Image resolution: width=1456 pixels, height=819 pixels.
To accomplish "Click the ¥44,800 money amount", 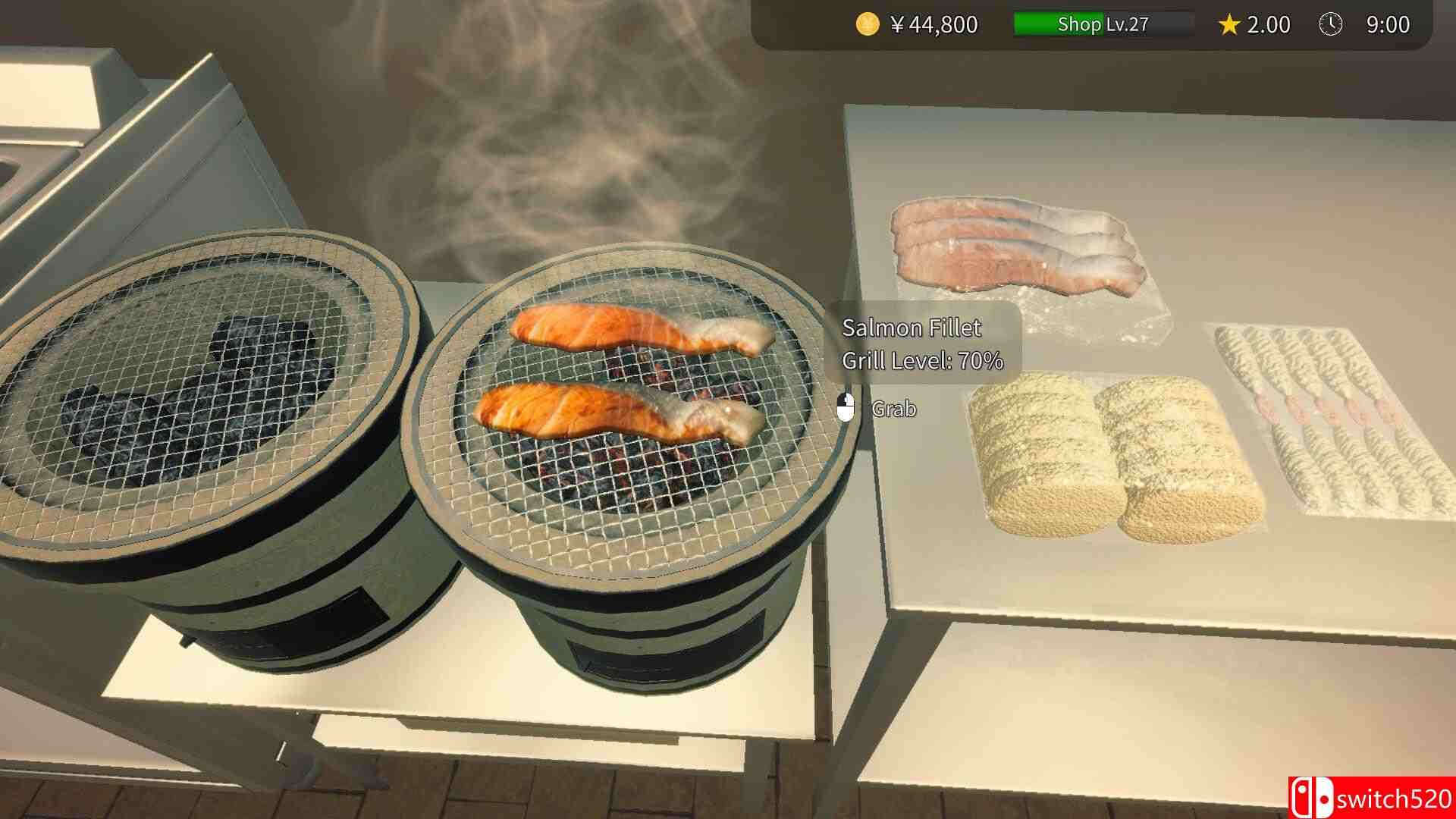I will (x=937, y=24).
